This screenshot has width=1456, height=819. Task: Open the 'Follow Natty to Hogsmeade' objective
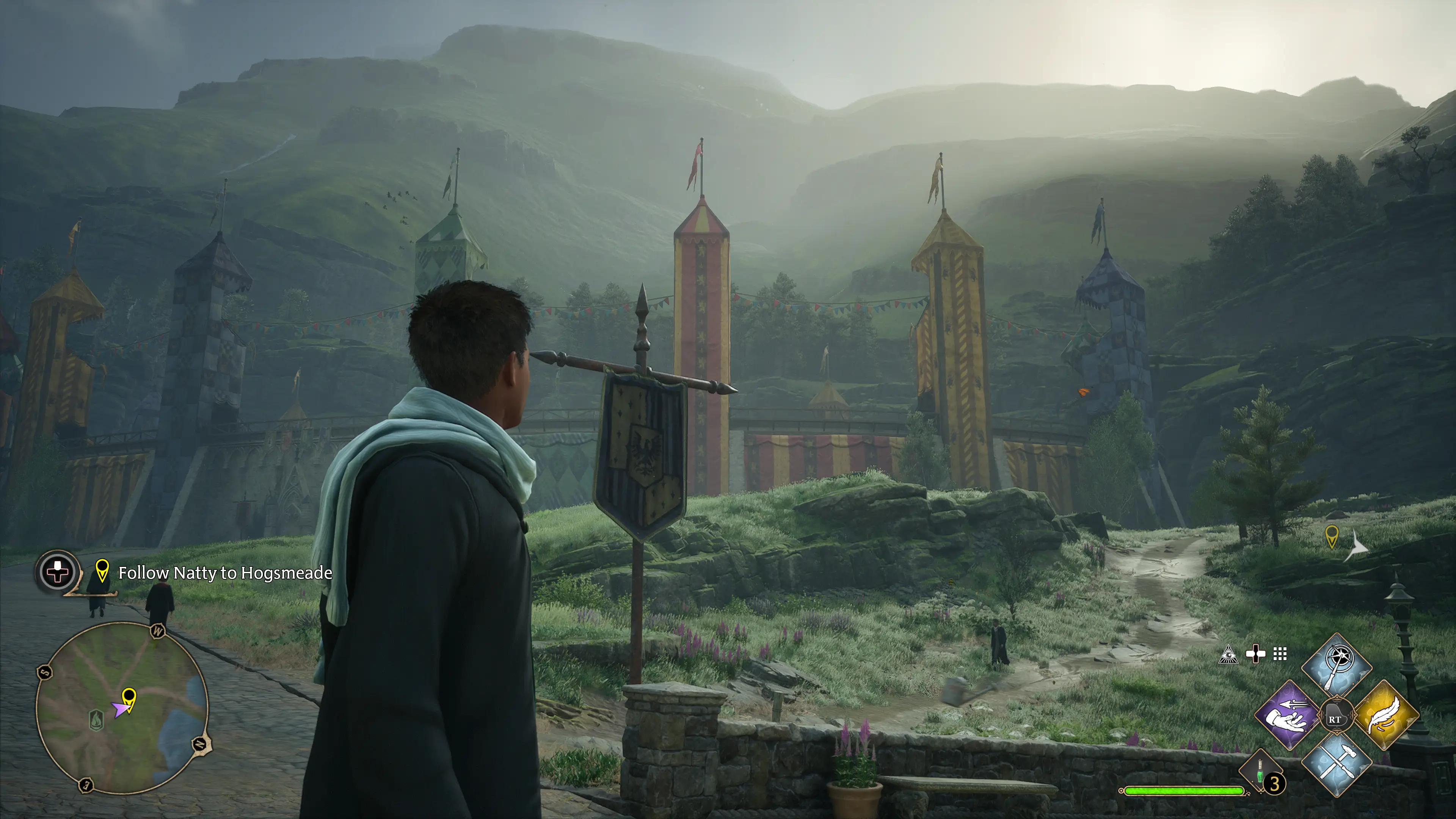pyautogui.click(x=225, y=573)
